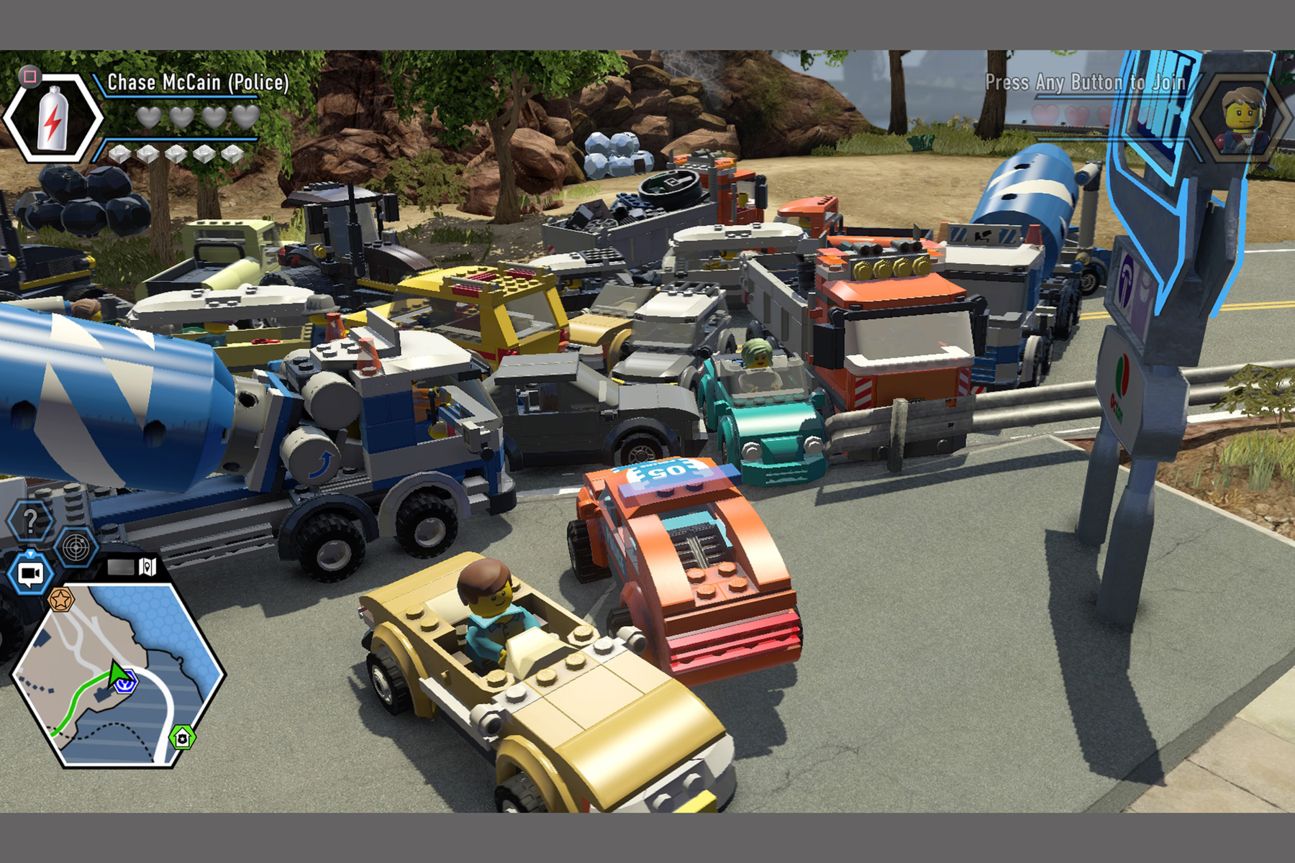
Task: Click the square-button prompt on the energy hexagon
Action: pyautogui.click(x=29, y=77)
